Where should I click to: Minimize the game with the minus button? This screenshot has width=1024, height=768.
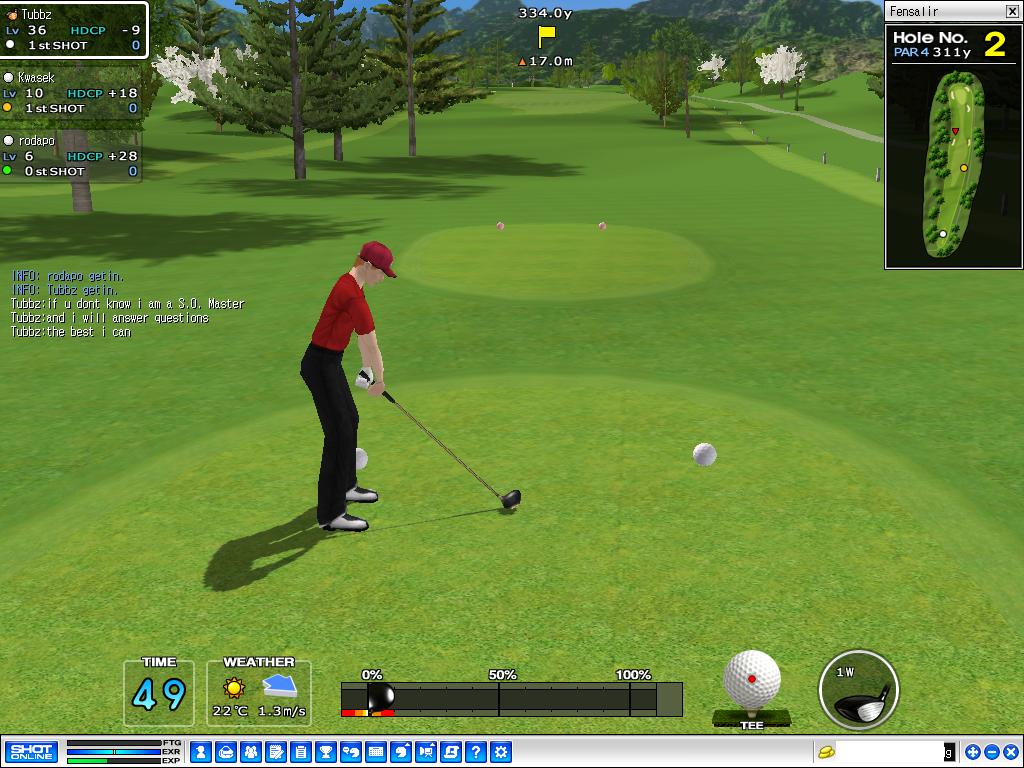click(x=991, y=751)
